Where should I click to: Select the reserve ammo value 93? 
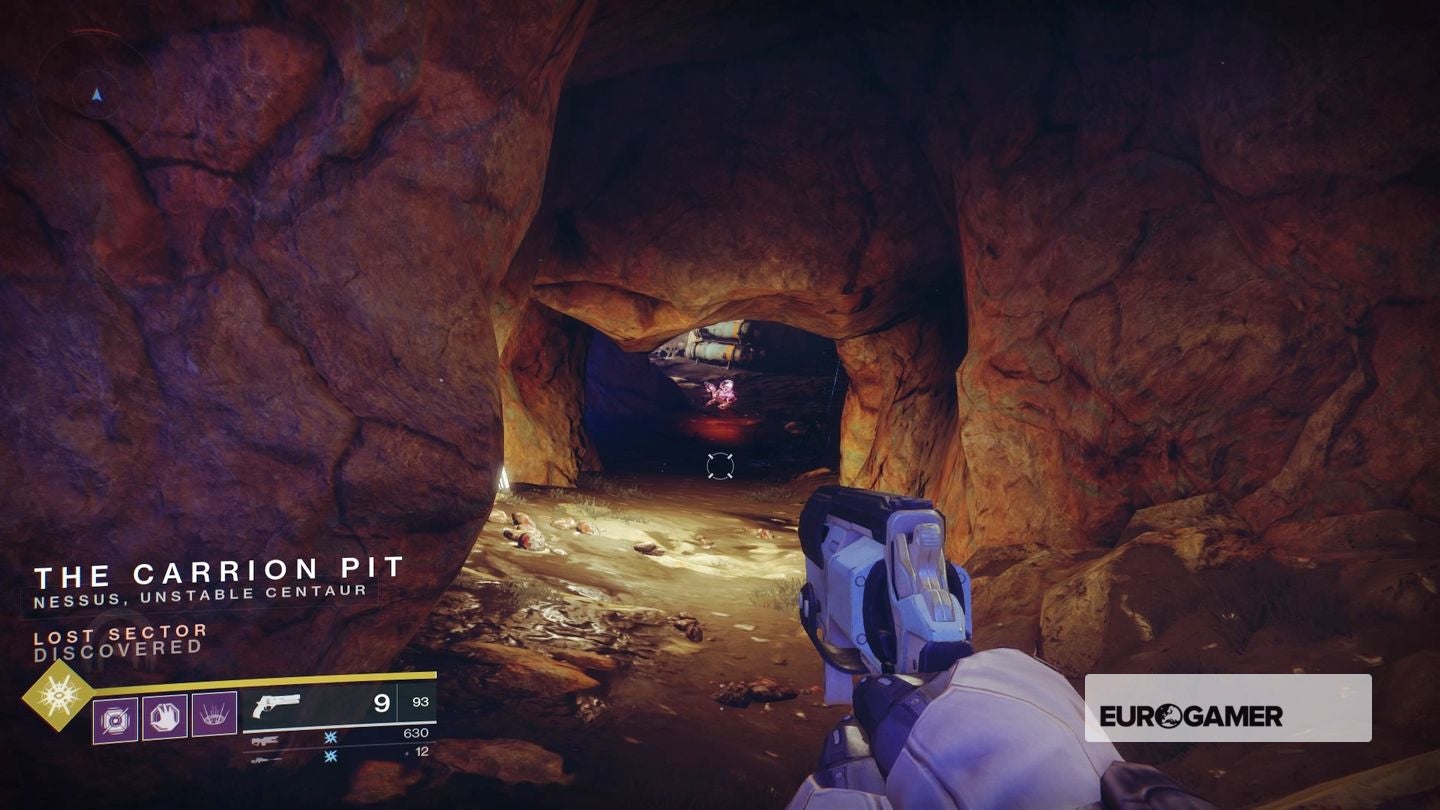coord(420,701)
